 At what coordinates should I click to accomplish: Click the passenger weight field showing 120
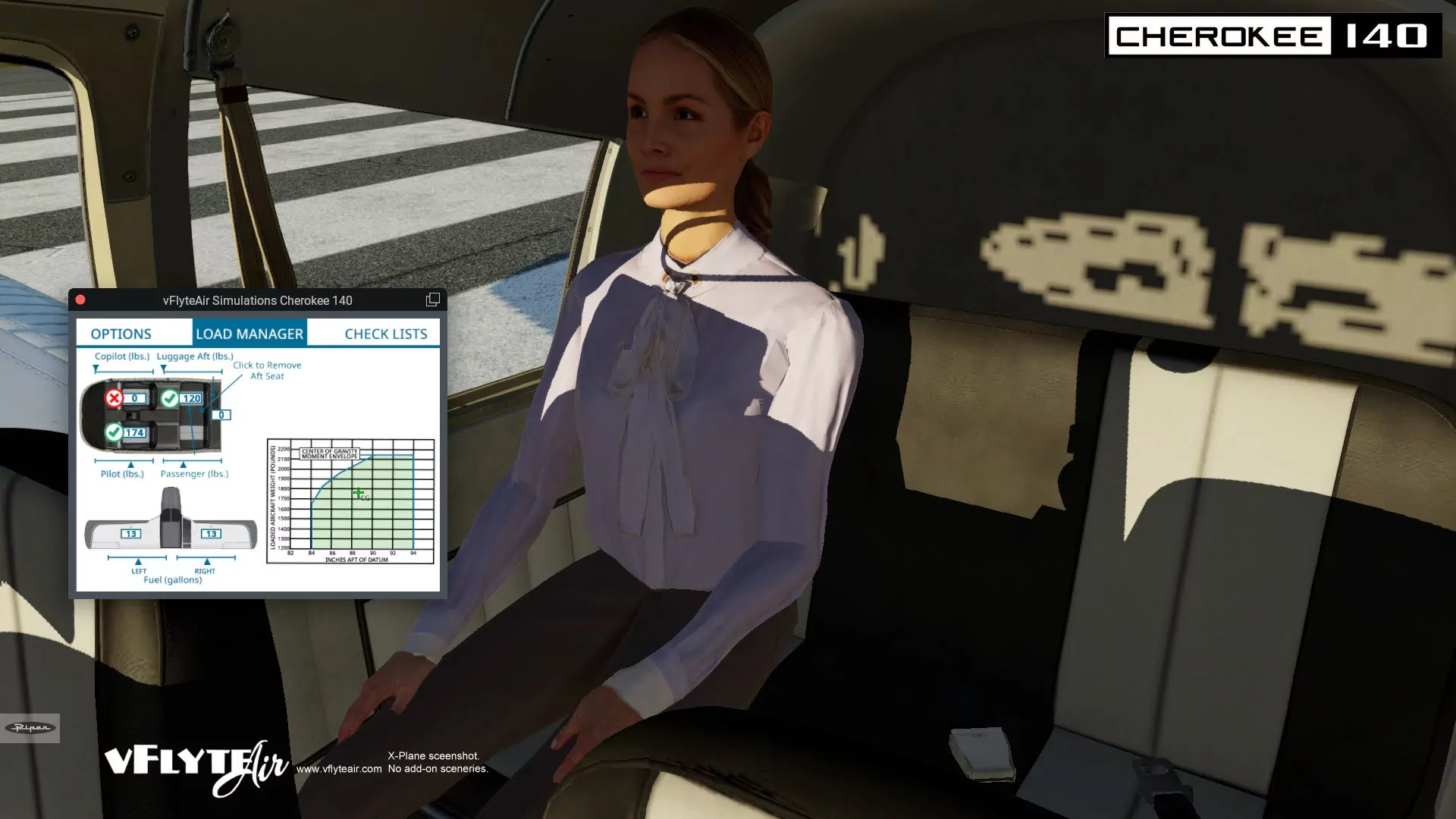(191, 398)
